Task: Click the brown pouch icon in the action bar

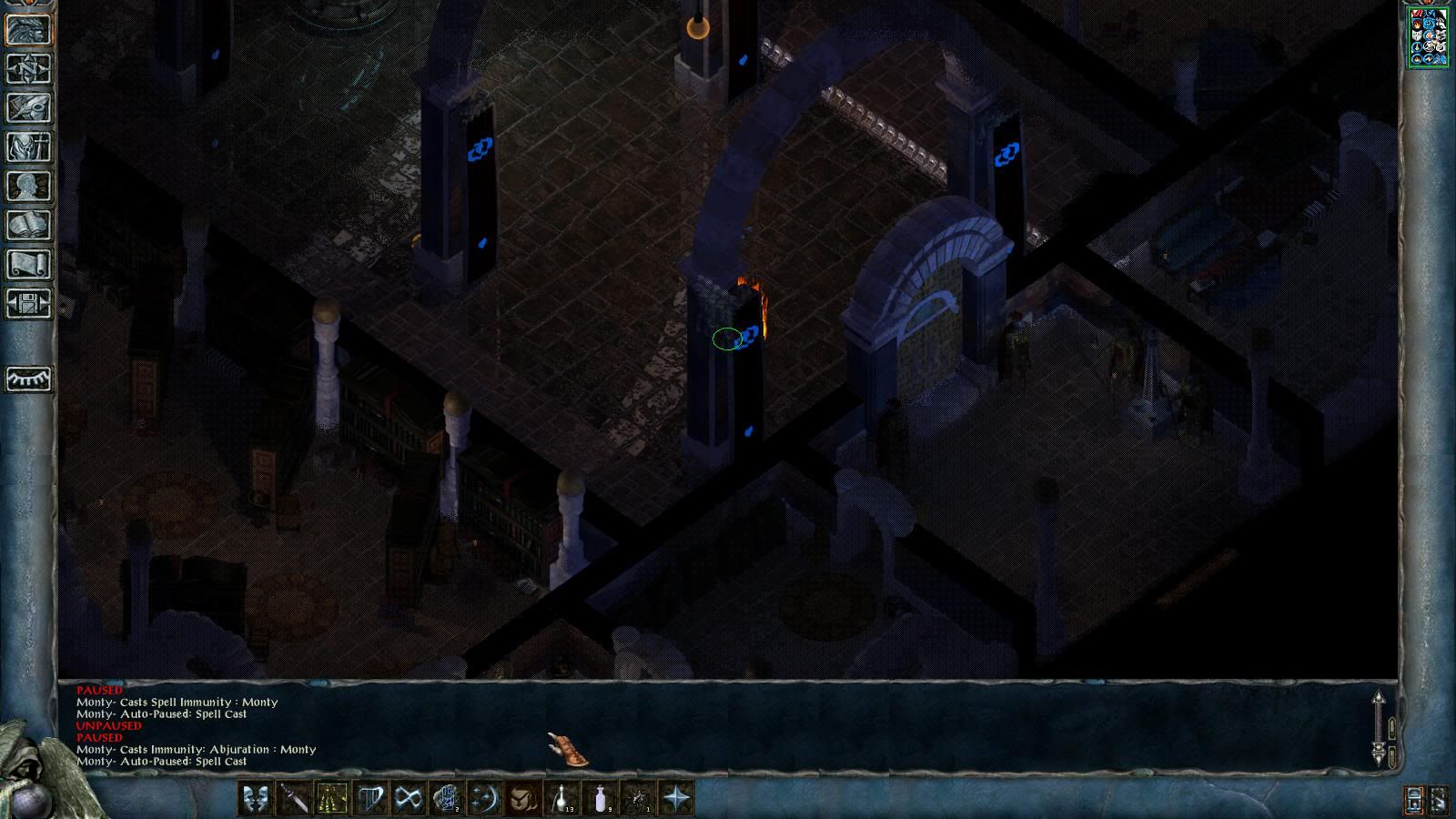Action: coord(523,799)
